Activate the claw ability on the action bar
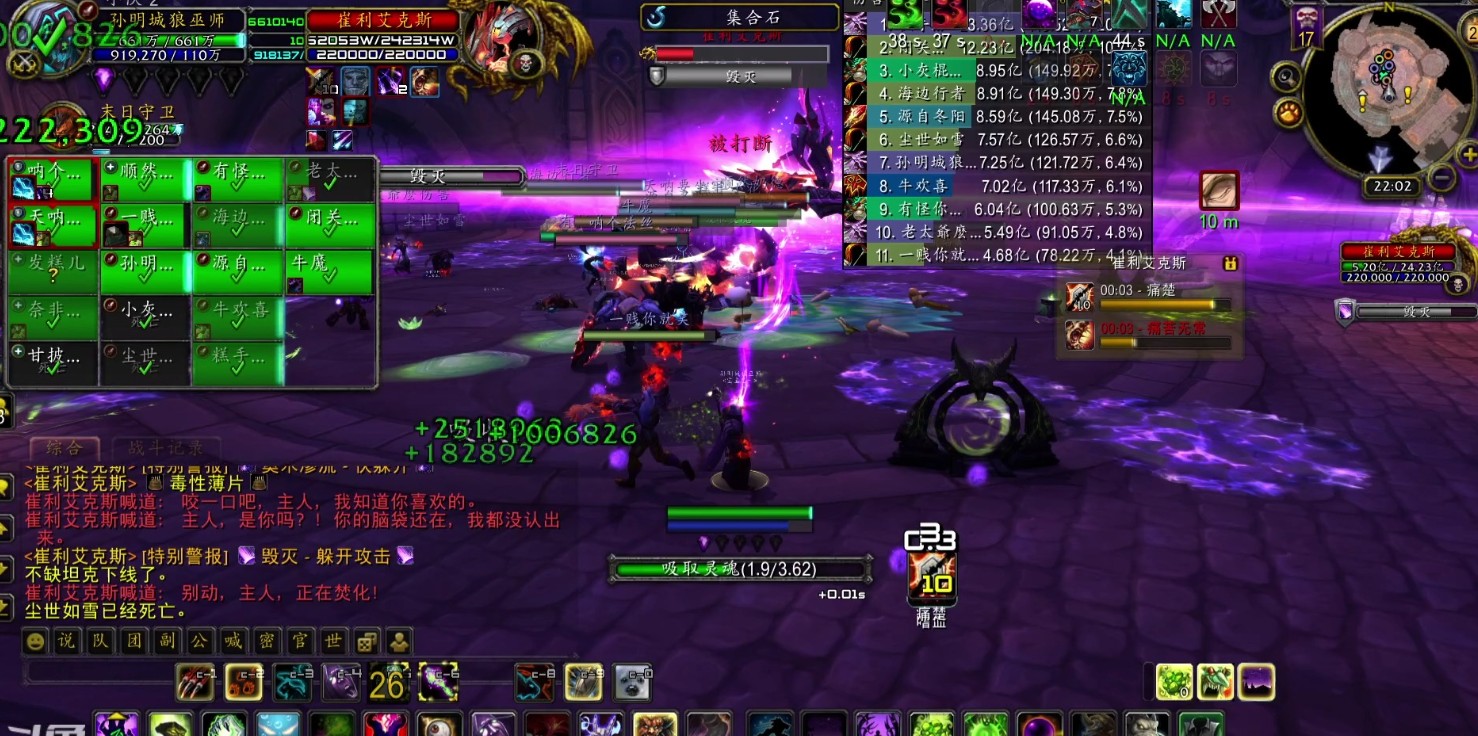The image size is (1478, 736). [194, 682]
